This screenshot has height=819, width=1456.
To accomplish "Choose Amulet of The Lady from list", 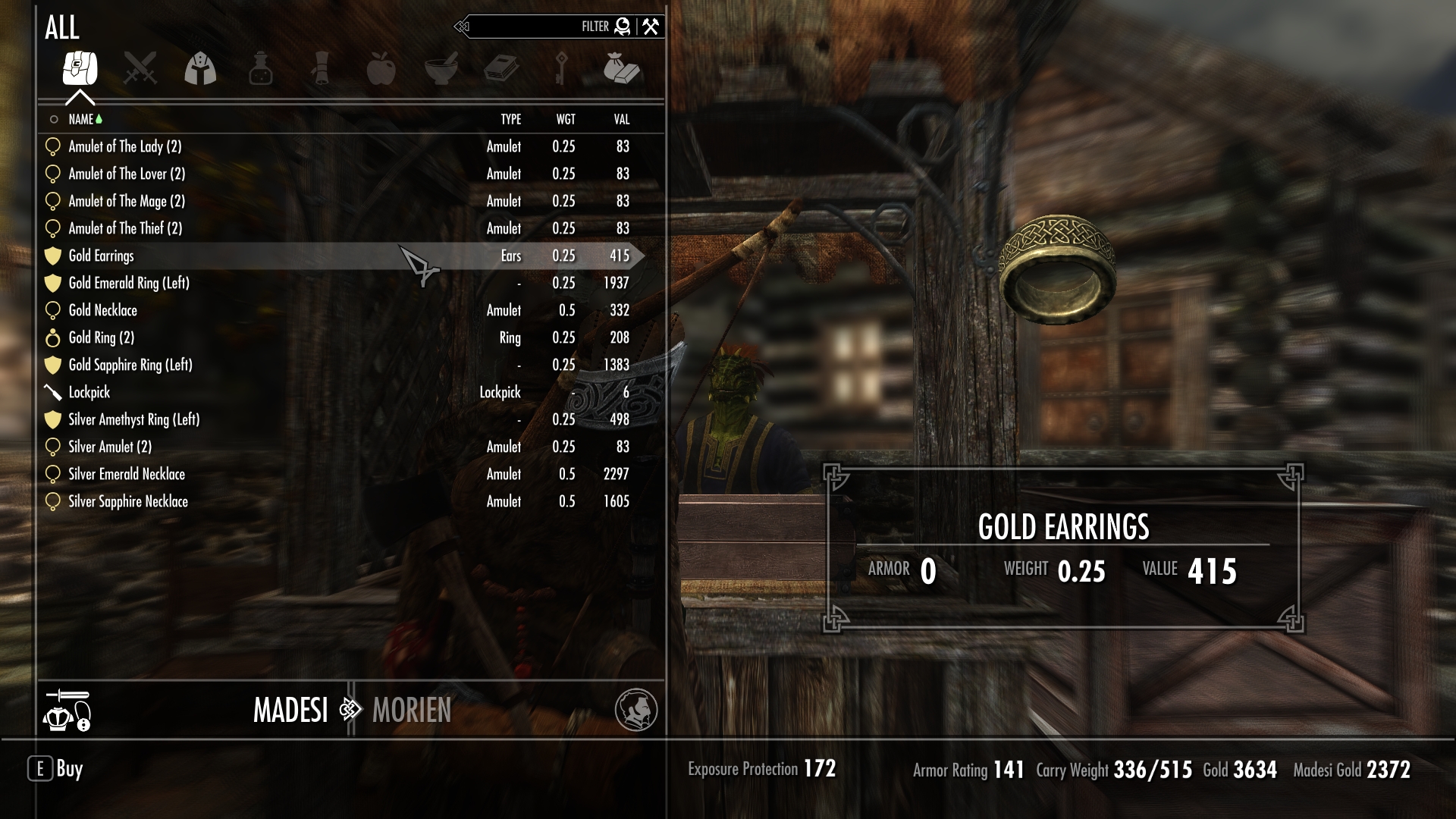I will coord(124,146).
